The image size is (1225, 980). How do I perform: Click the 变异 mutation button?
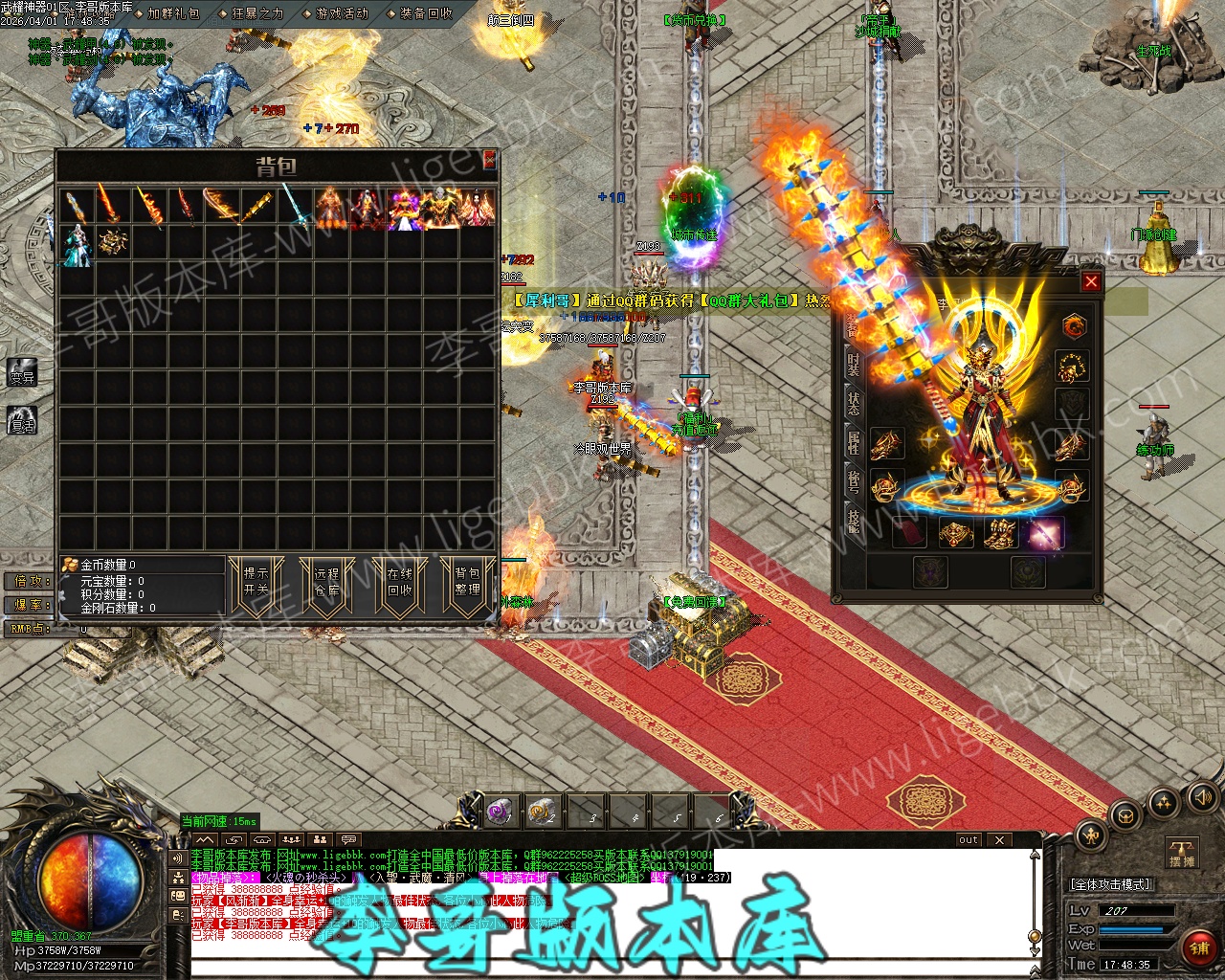click(21, 374)
